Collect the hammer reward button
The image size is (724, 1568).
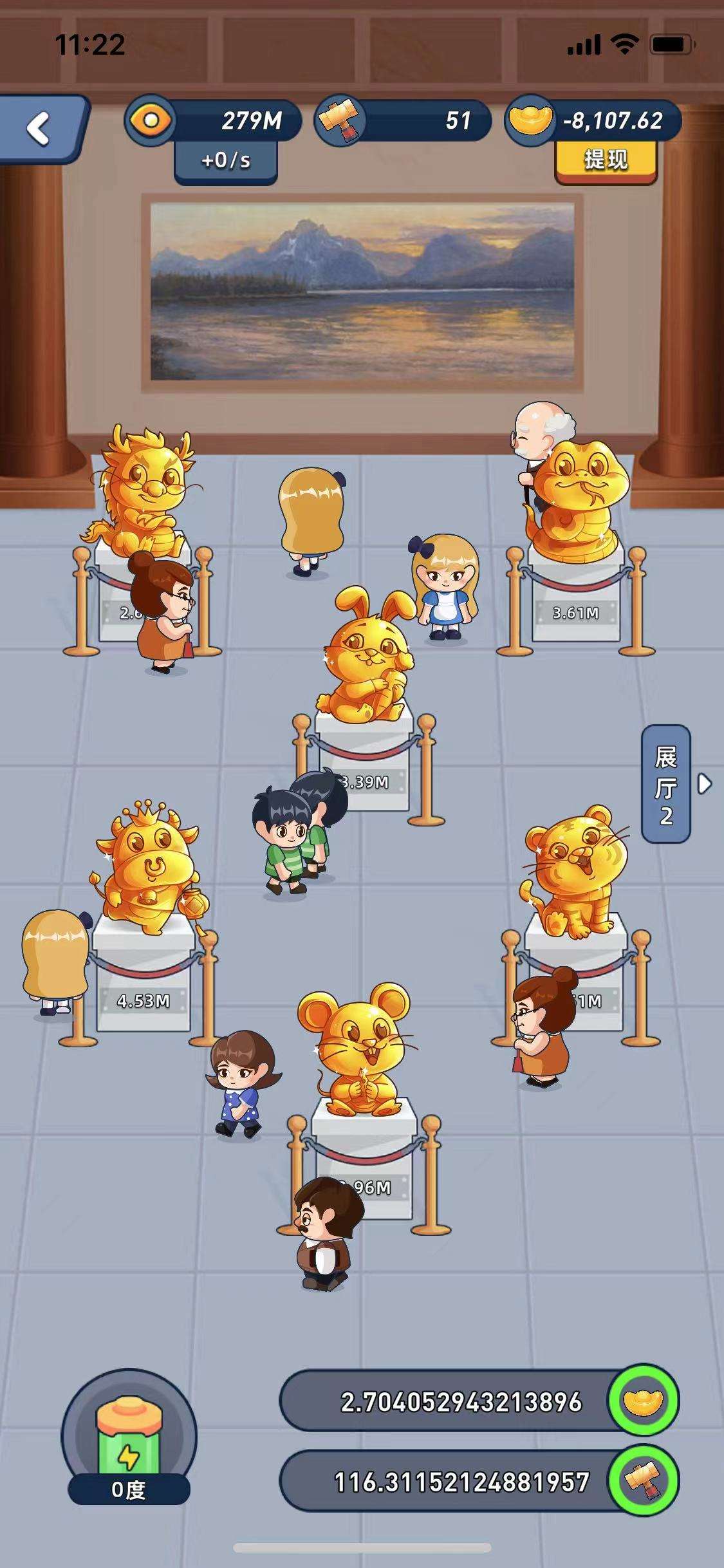(643, 1480)
